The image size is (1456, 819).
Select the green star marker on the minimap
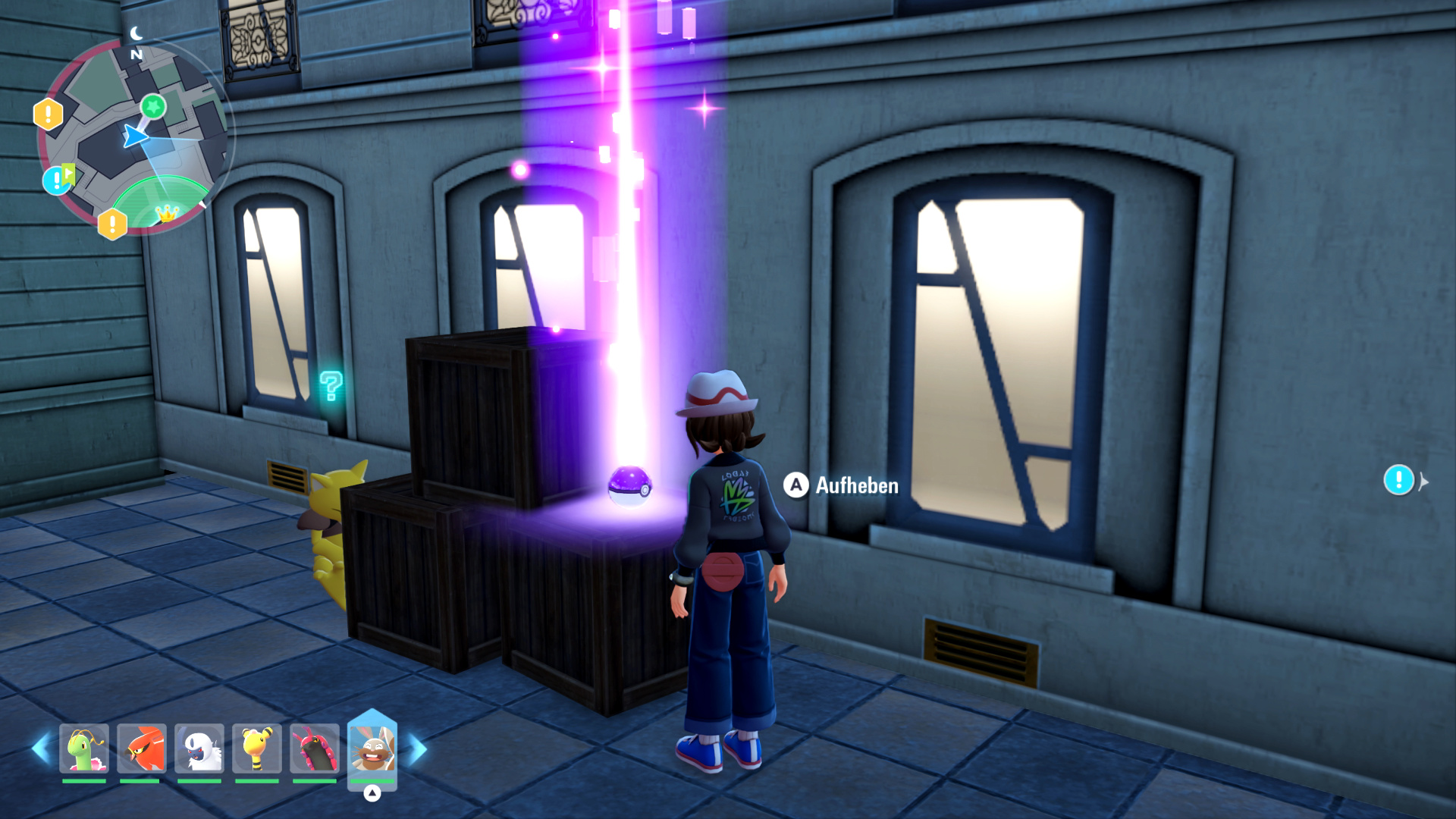pyautogui.click(x=153, y=106)
